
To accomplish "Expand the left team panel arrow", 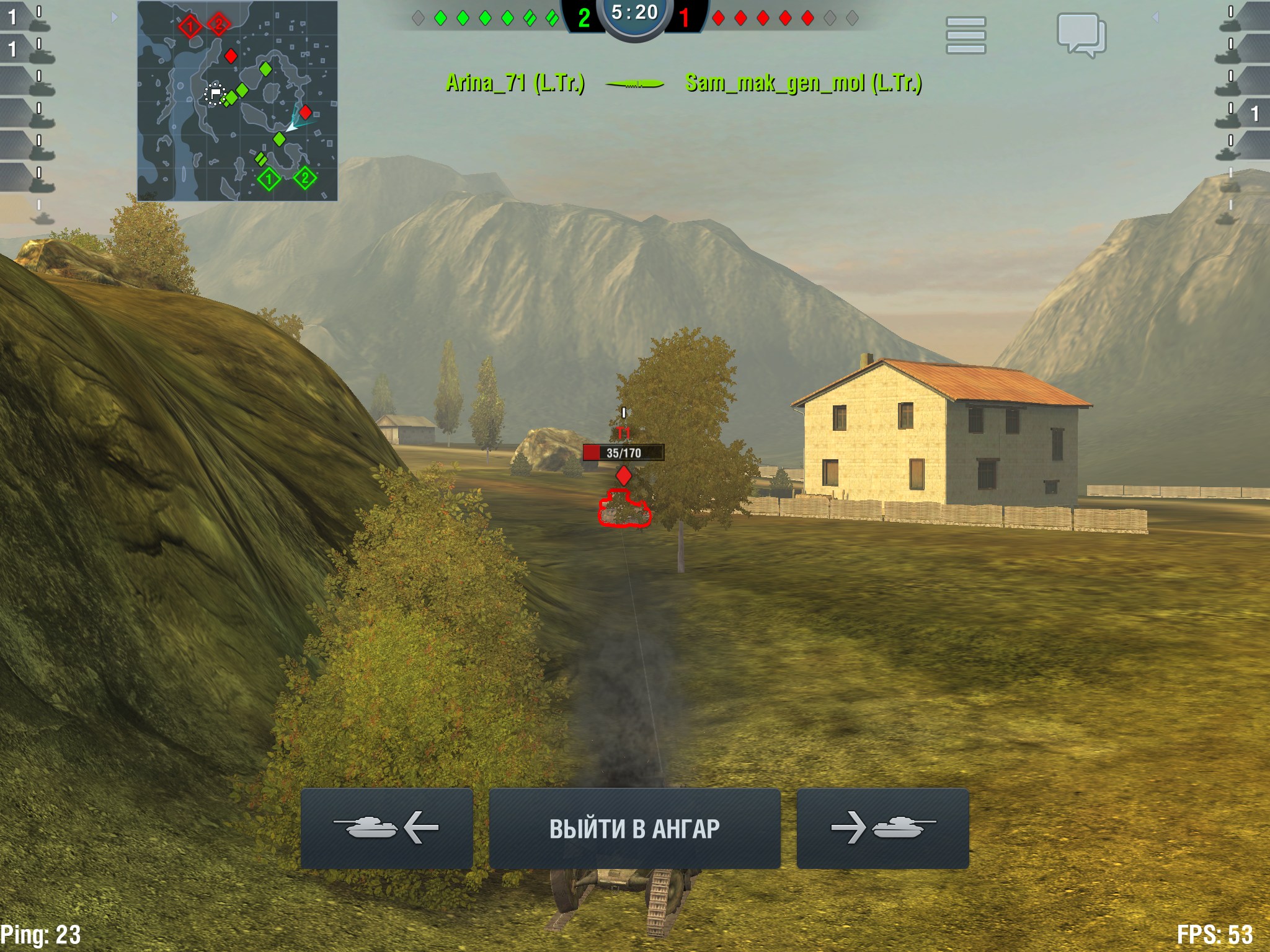I will (114, 17).
